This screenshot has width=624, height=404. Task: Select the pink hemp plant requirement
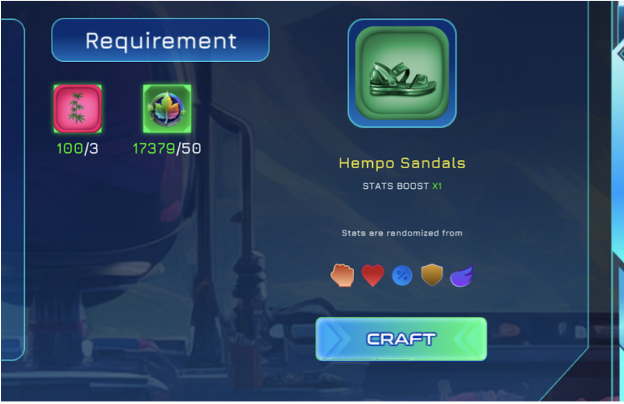[77, 108]
